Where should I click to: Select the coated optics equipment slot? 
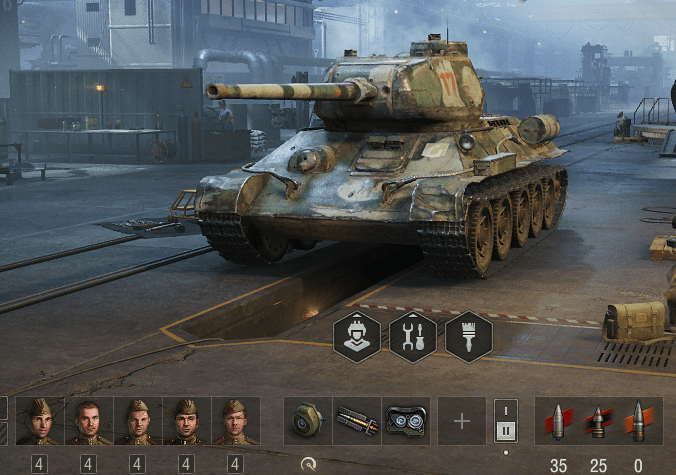click(406, 421)
